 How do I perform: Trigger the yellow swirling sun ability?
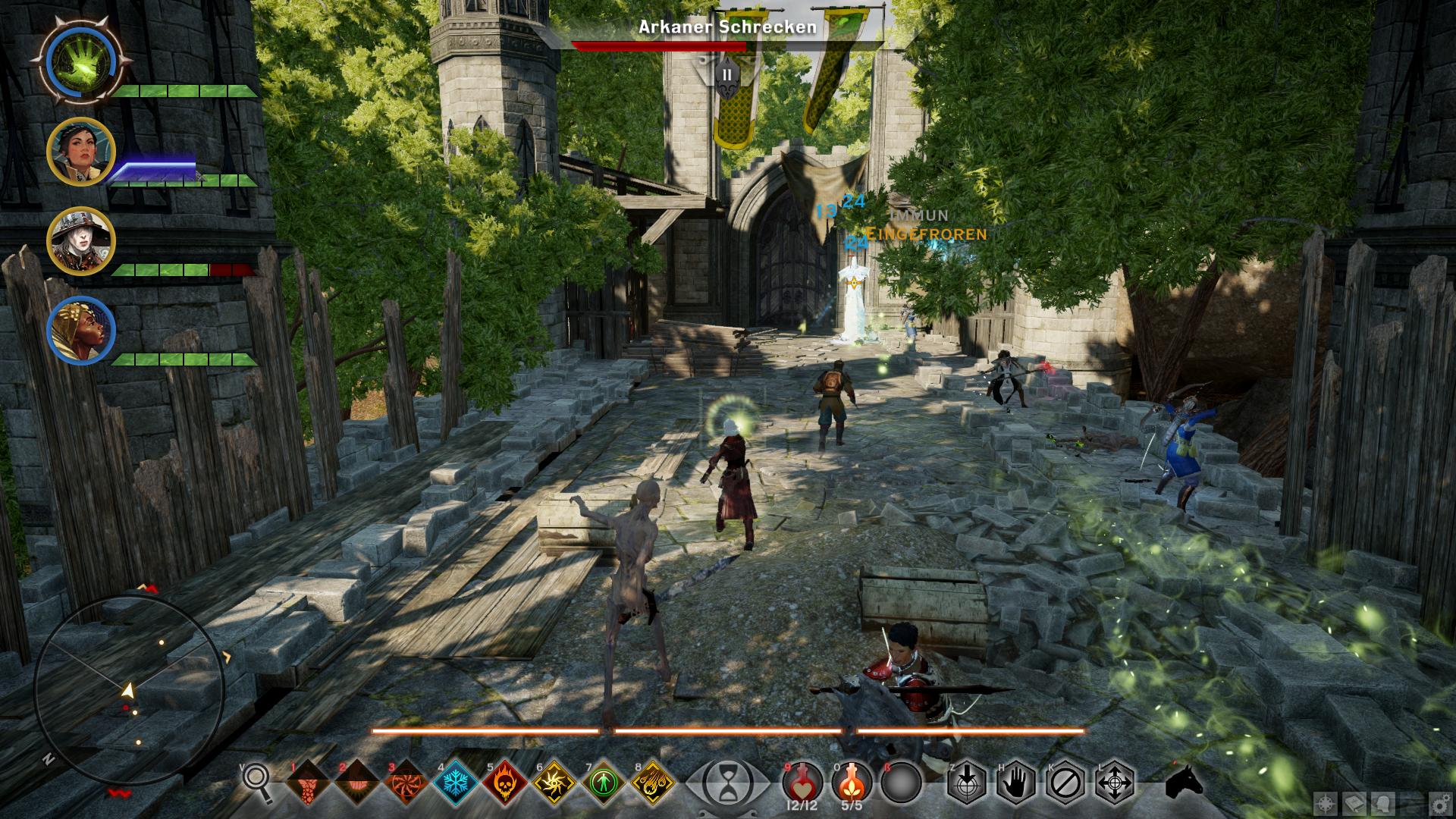click(x=554, y=783)
